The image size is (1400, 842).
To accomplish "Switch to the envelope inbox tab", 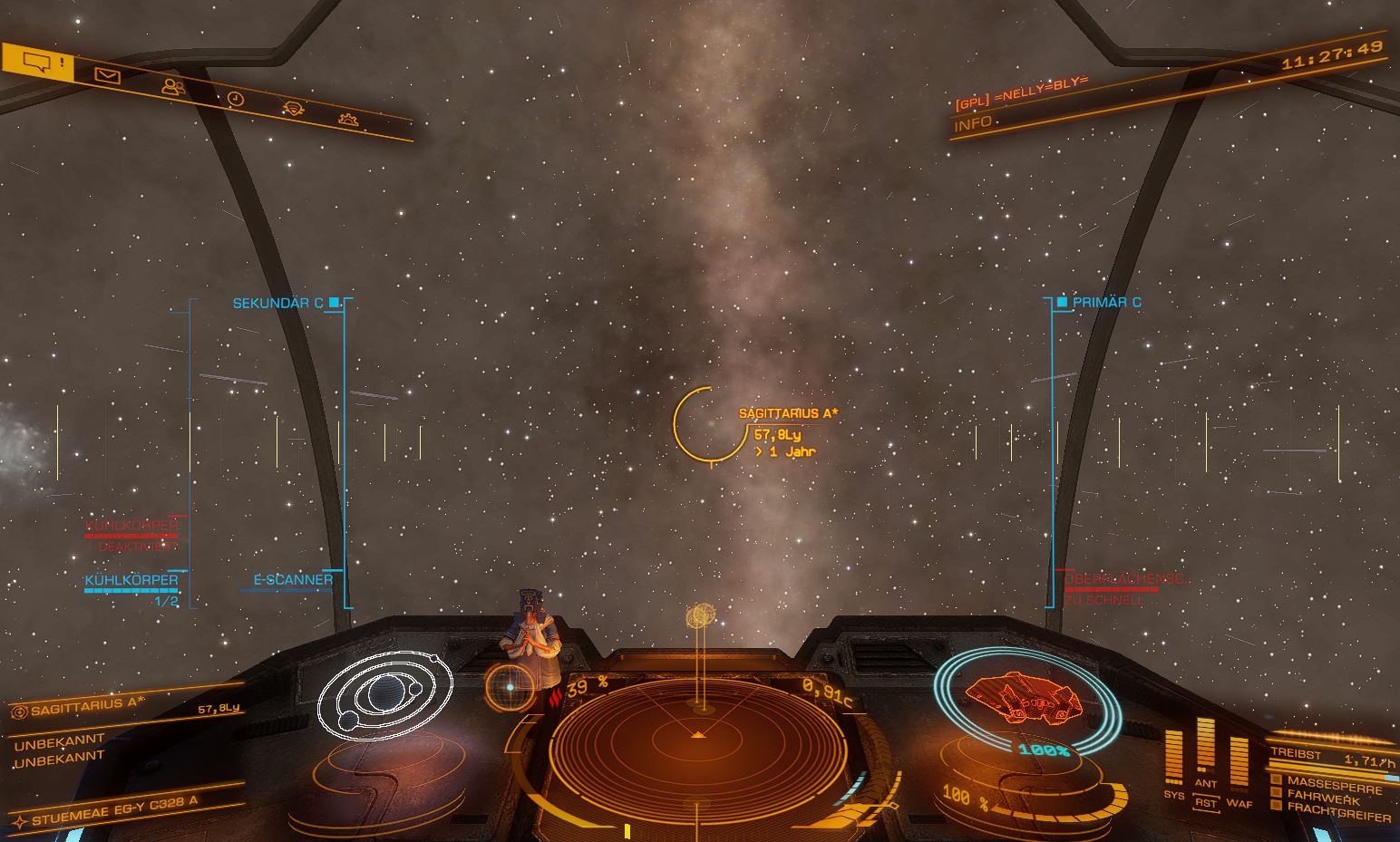I will tap(107, 76).
